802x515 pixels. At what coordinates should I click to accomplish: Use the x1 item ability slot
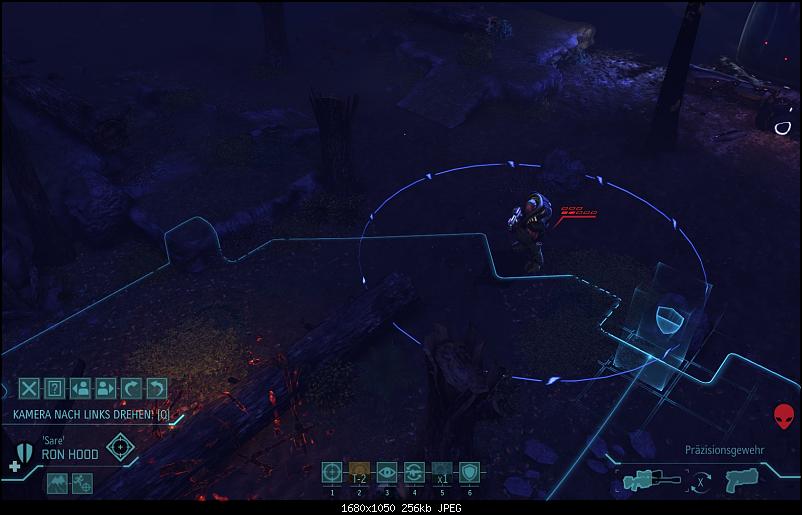coord(441,473)
